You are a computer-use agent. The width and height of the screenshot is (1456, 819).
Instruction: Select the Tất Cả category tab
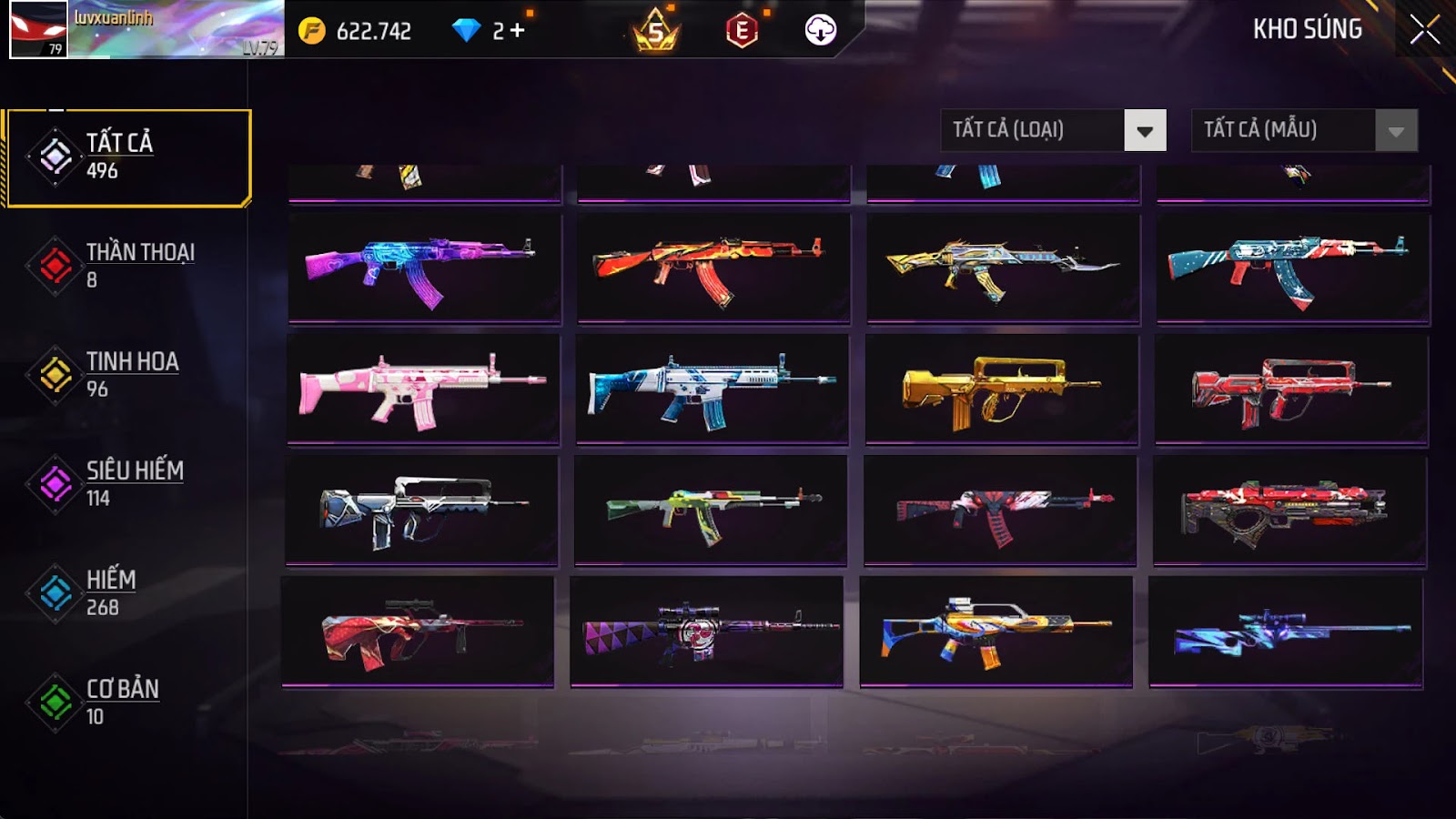click(127, 157)
